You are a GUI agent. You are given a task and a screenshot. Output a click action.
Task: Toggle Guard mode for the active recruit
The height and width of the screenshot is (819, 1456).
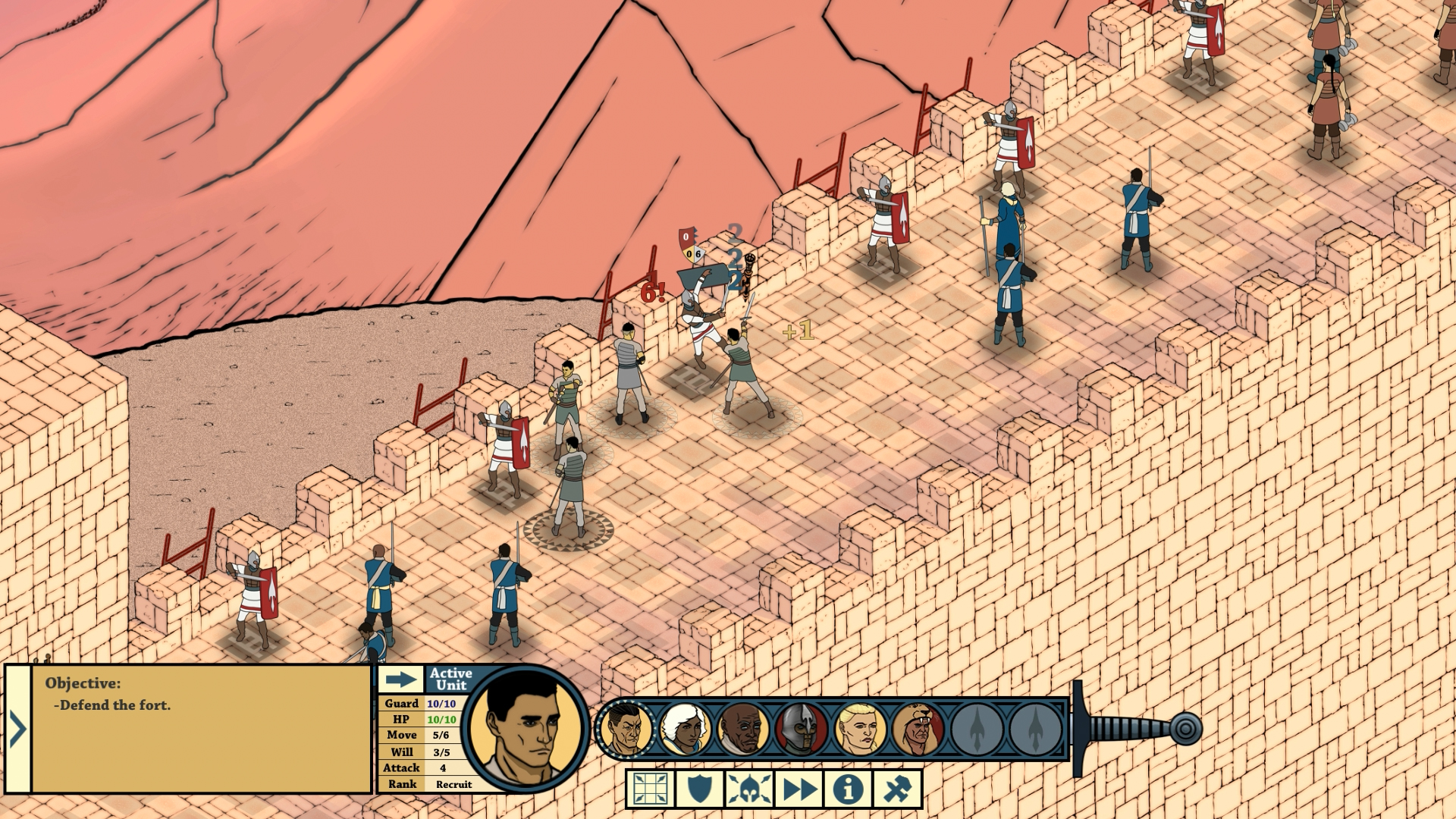699,789
